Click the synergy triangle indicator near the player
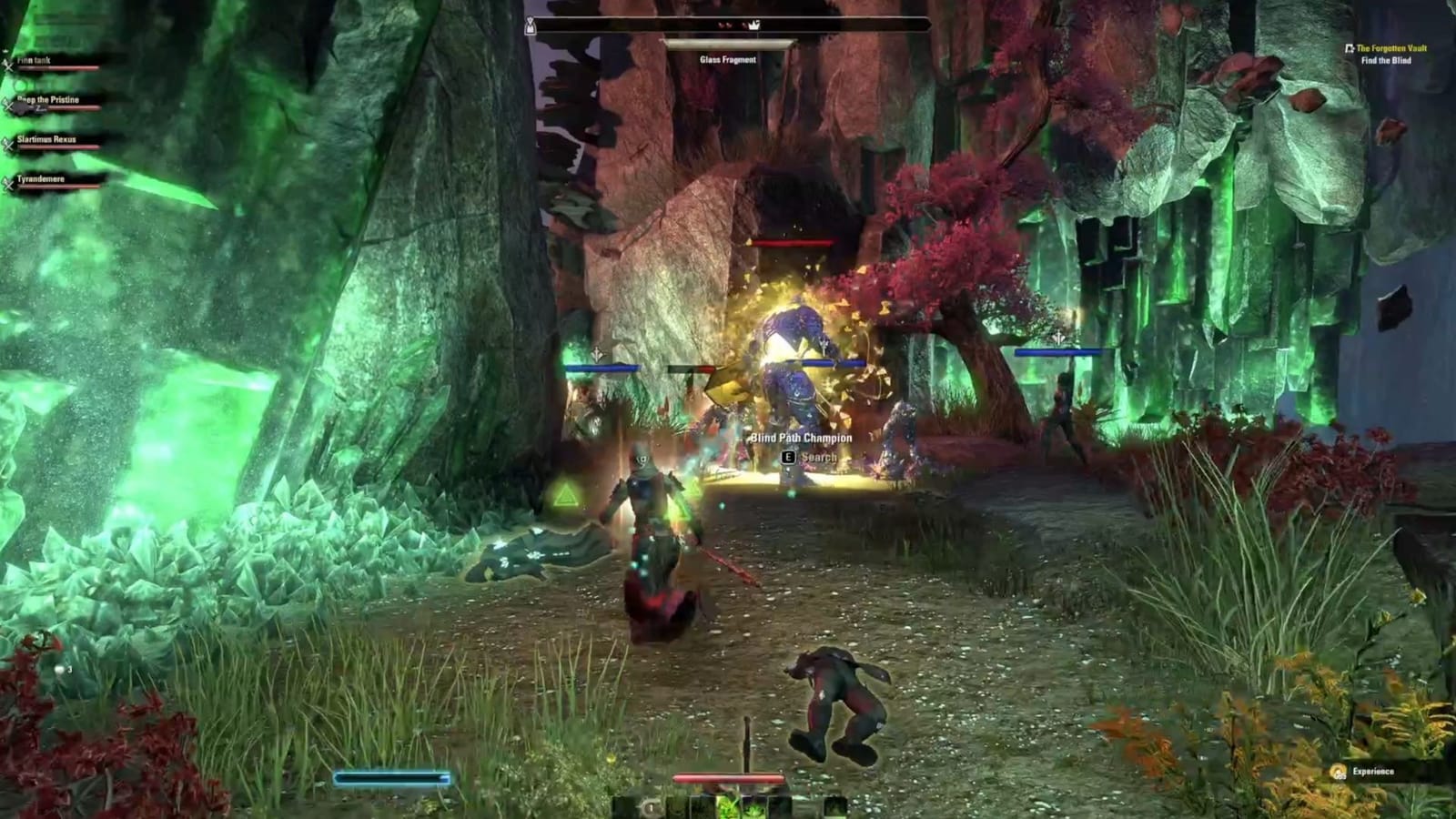The height and width of the screenshot is (819, 1456). pyautogui.click(x=565, y=492)
